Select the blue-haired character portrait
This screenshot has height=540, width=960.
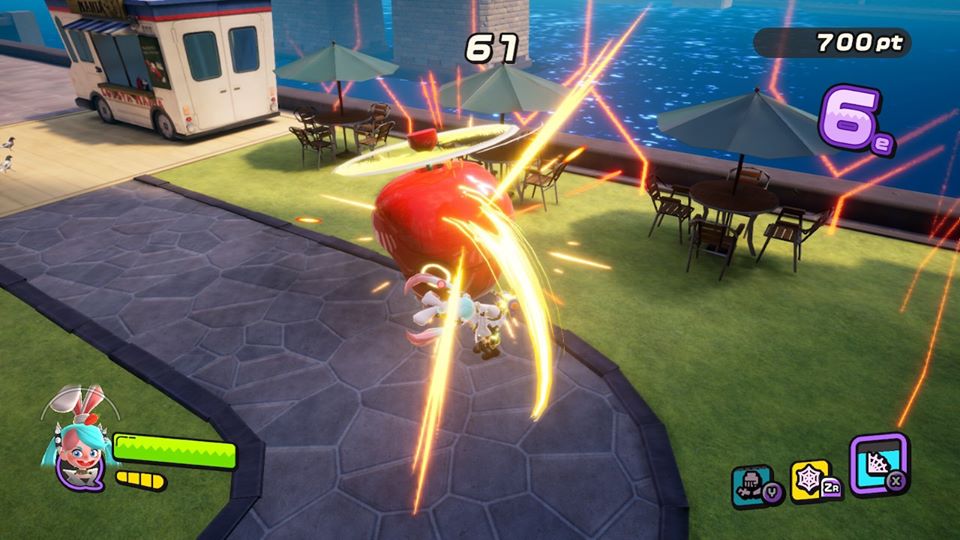[78, 452]
